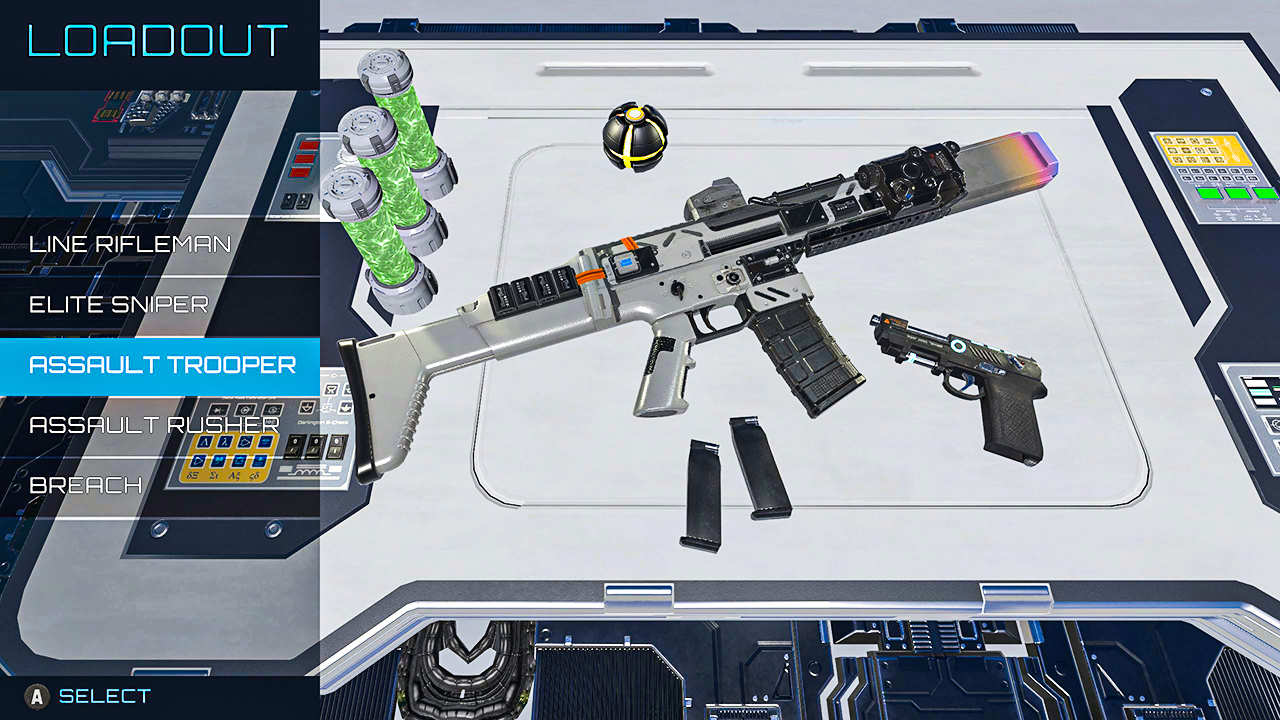Switch to the LINE RIFLEMAN loadout
Screen dimensions: 1280x720
click(x=130, y=243)
